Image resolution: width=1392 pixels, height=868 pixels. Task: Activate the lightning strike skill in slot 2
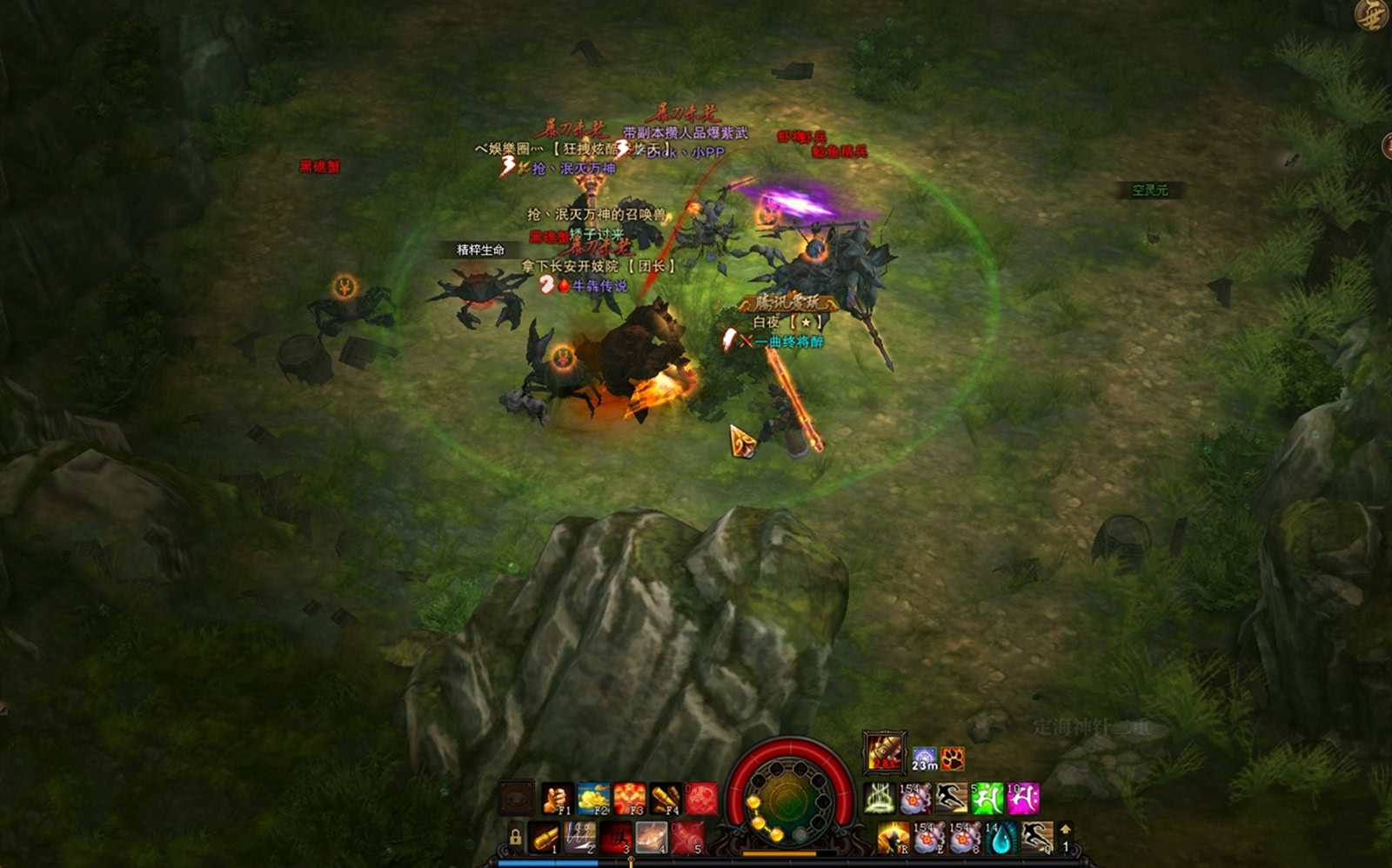pyautogui.click(x=580, y=838)
